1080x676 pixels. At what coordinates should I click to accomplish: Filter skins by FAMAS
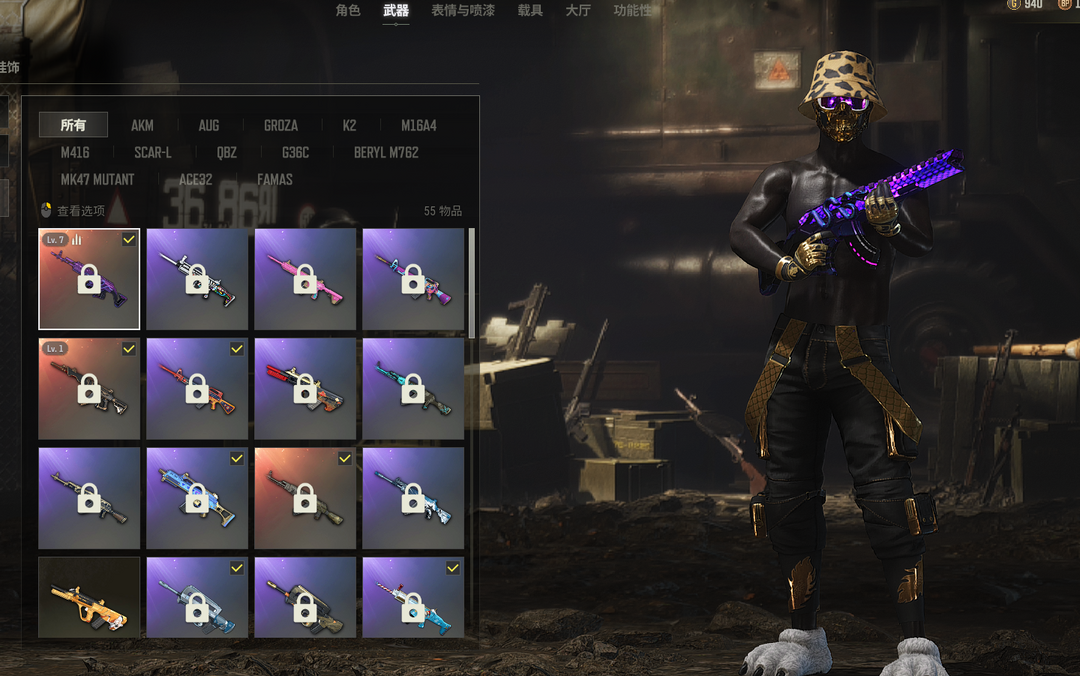coord(274,179)
